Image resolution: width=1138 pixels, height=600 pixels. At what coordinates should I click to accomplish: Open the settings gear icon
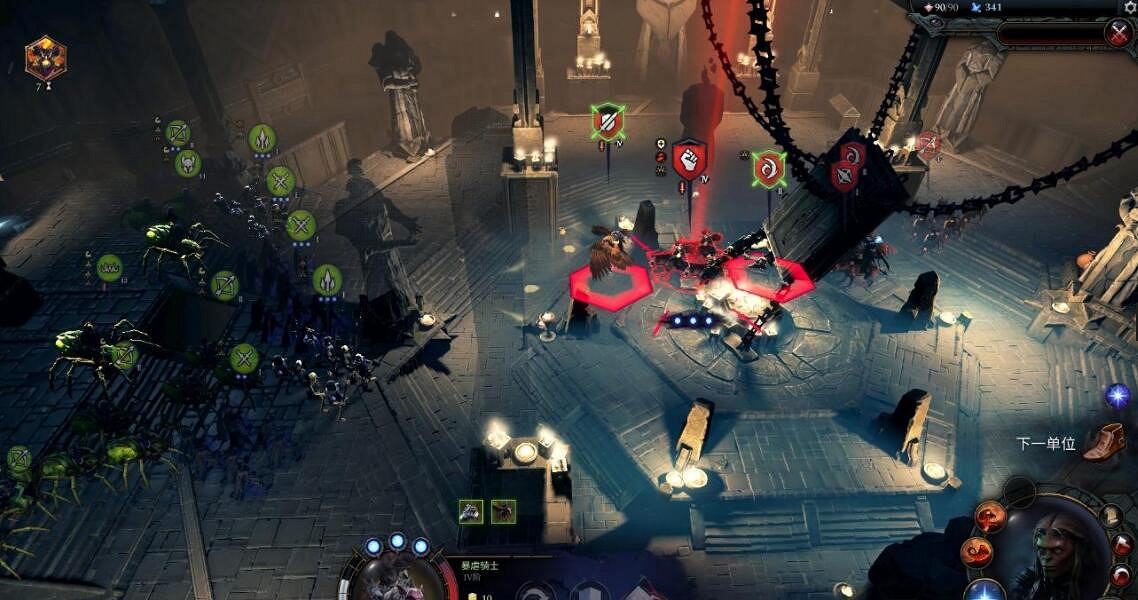[1128, 7]
